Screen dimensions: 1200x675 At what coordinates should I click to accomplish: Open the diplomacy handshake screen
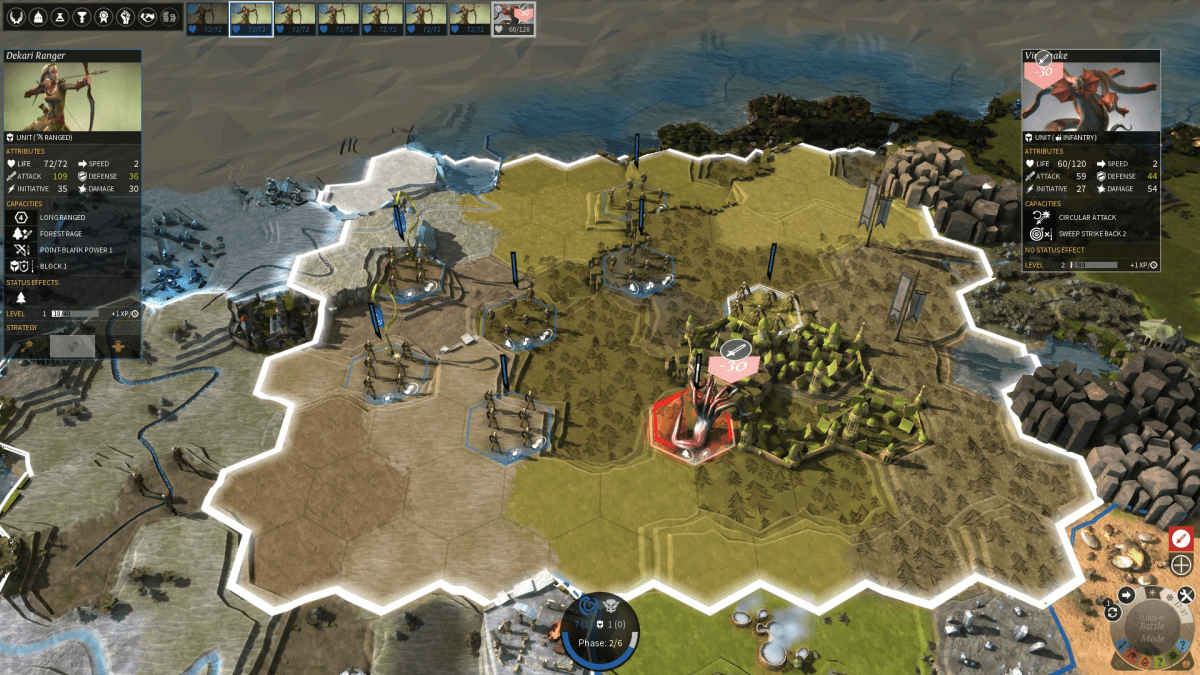(148, 16)
